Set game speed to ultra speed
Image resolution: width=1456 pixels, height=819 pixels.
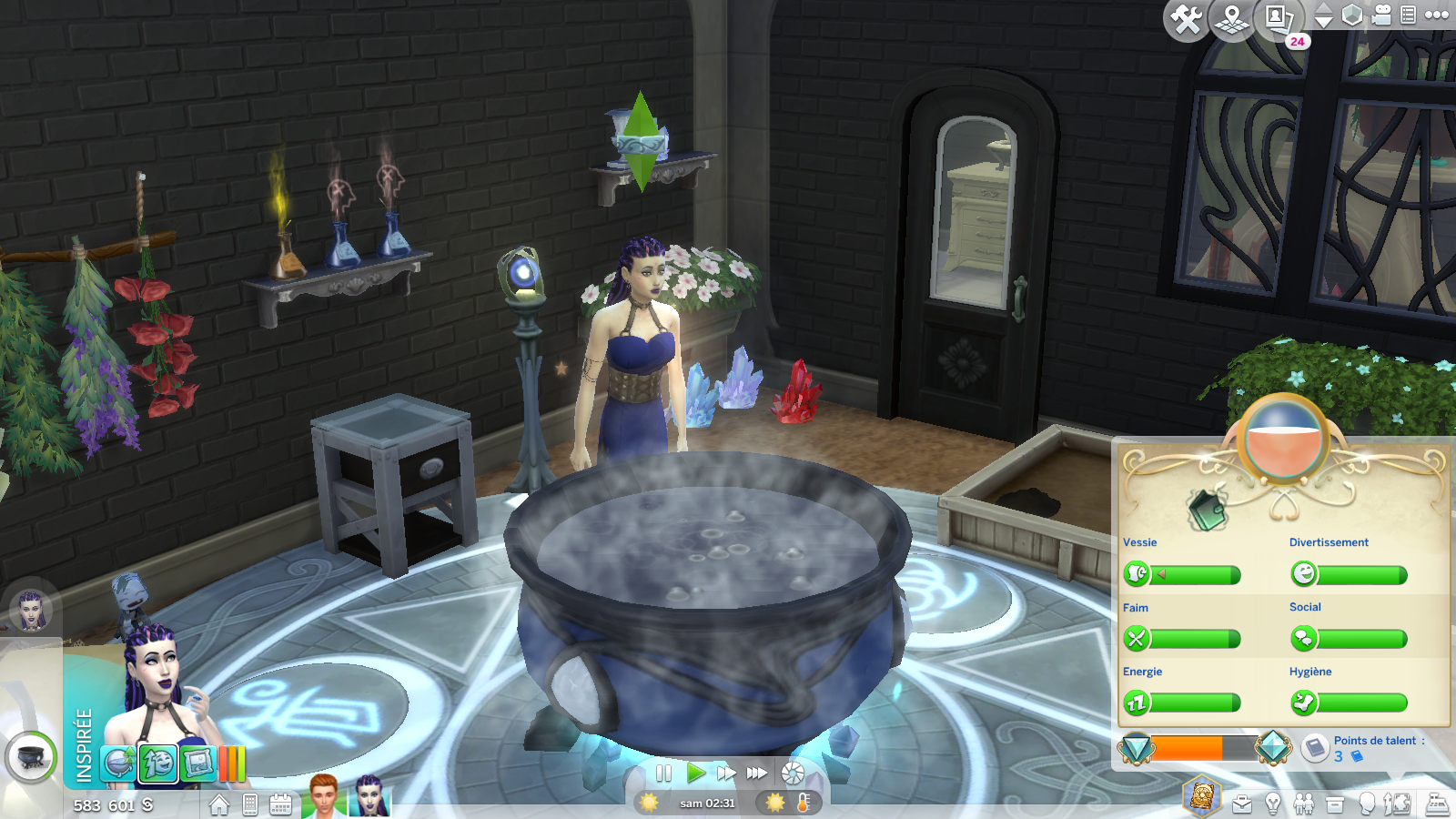(x=757, y=773)
